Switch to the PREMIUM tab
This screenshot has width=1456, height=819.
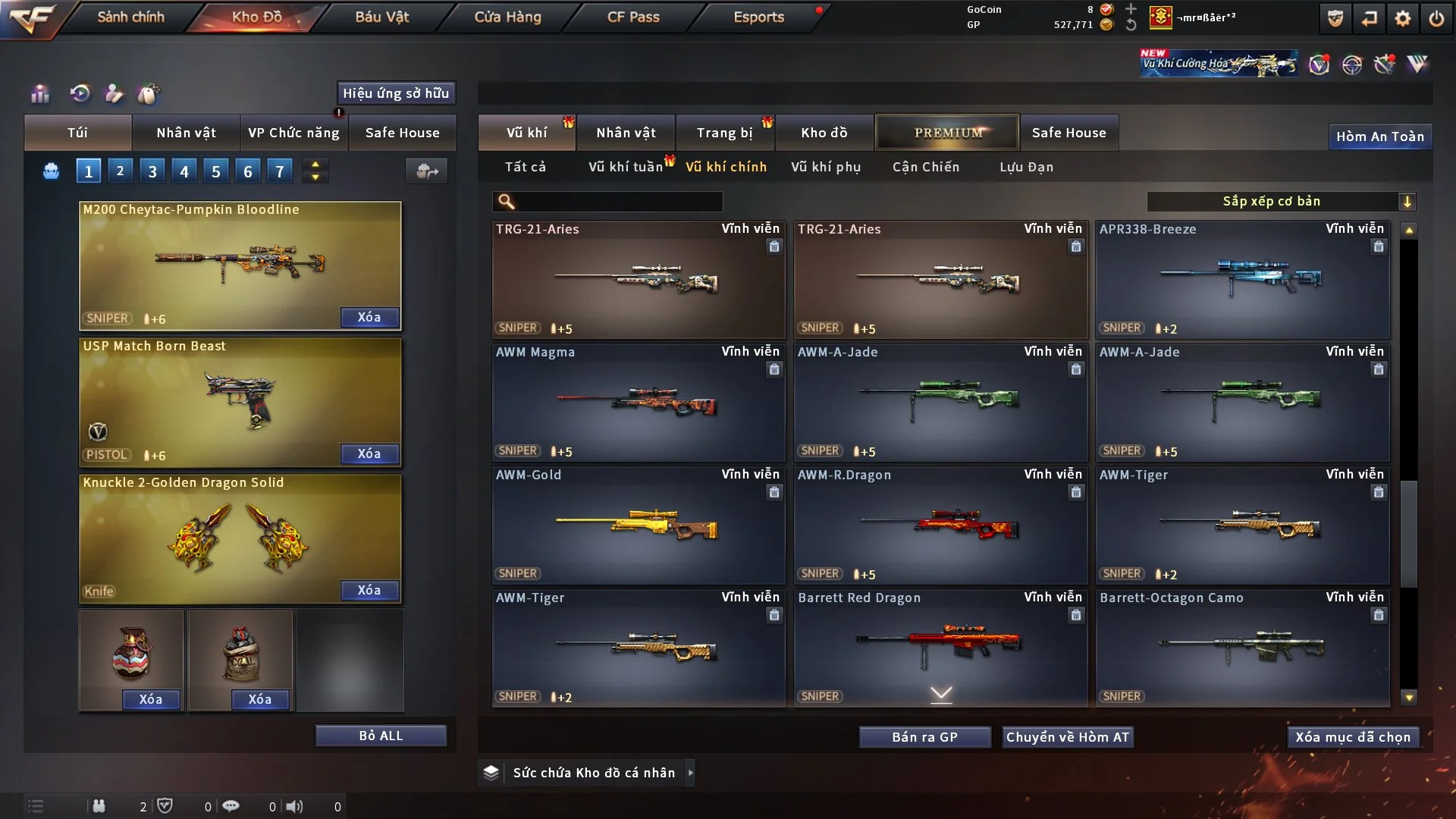pos(947,133)
